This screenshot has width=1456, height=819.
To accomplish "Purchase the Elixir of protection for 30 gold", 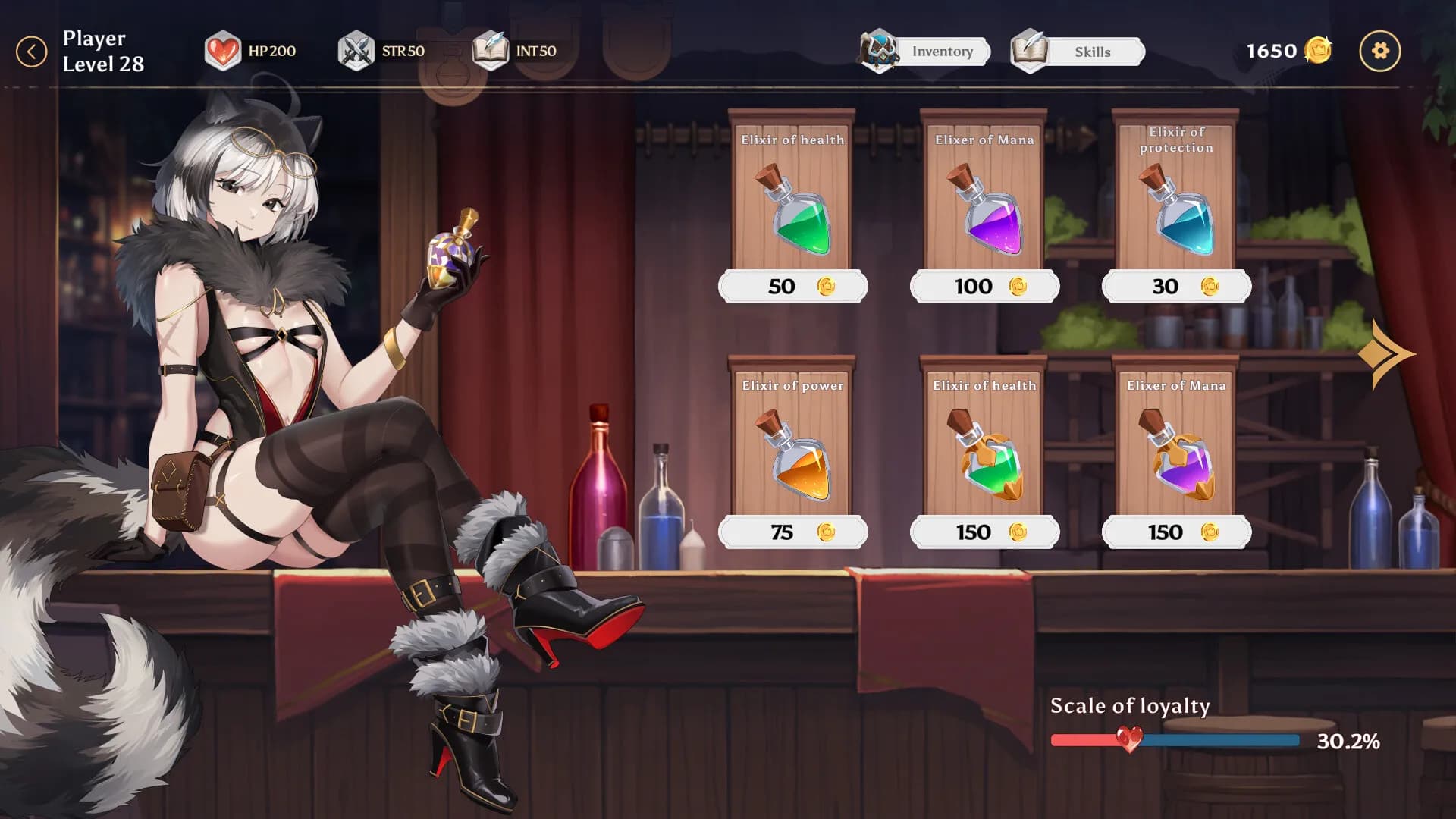I will [1175, 287].
